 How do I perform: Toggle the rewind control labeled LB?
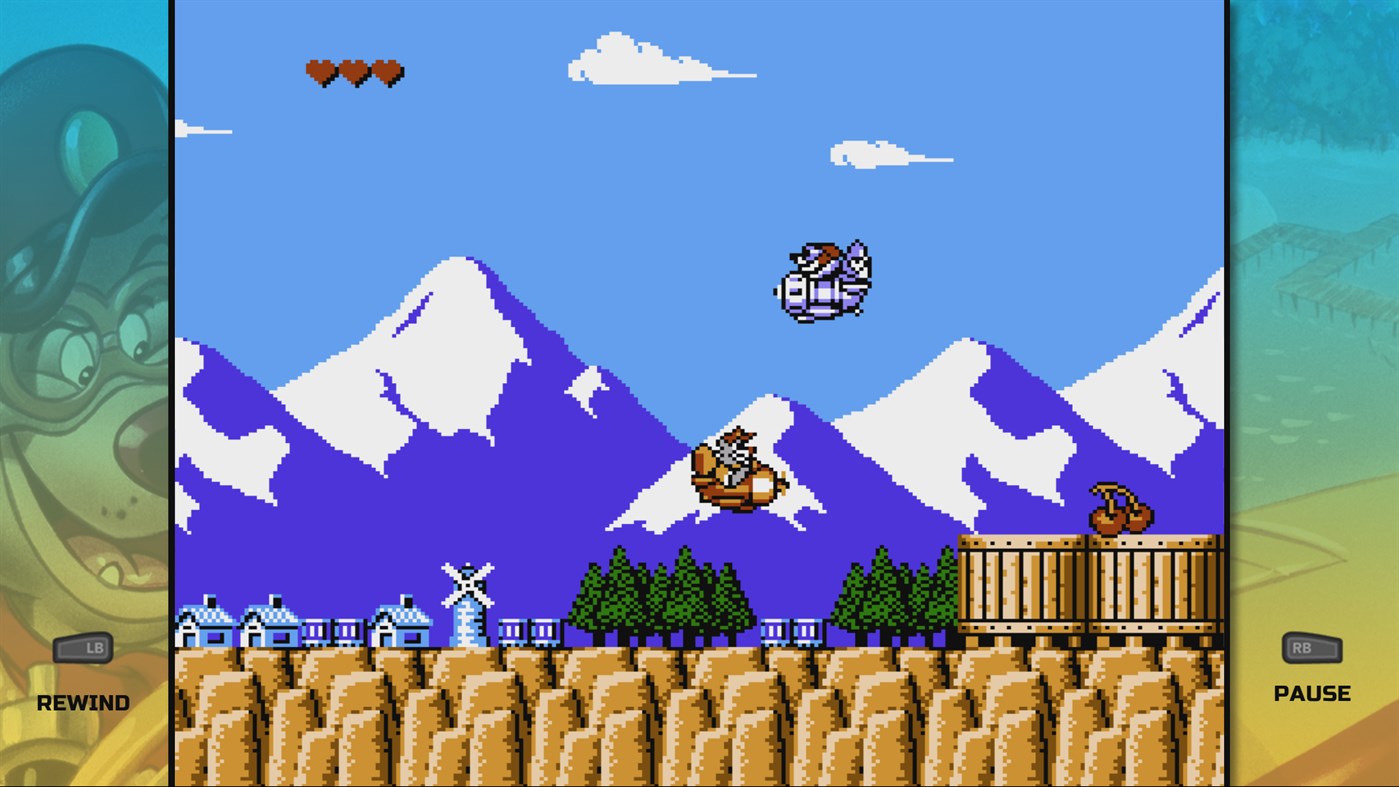[x=84, y=648]
